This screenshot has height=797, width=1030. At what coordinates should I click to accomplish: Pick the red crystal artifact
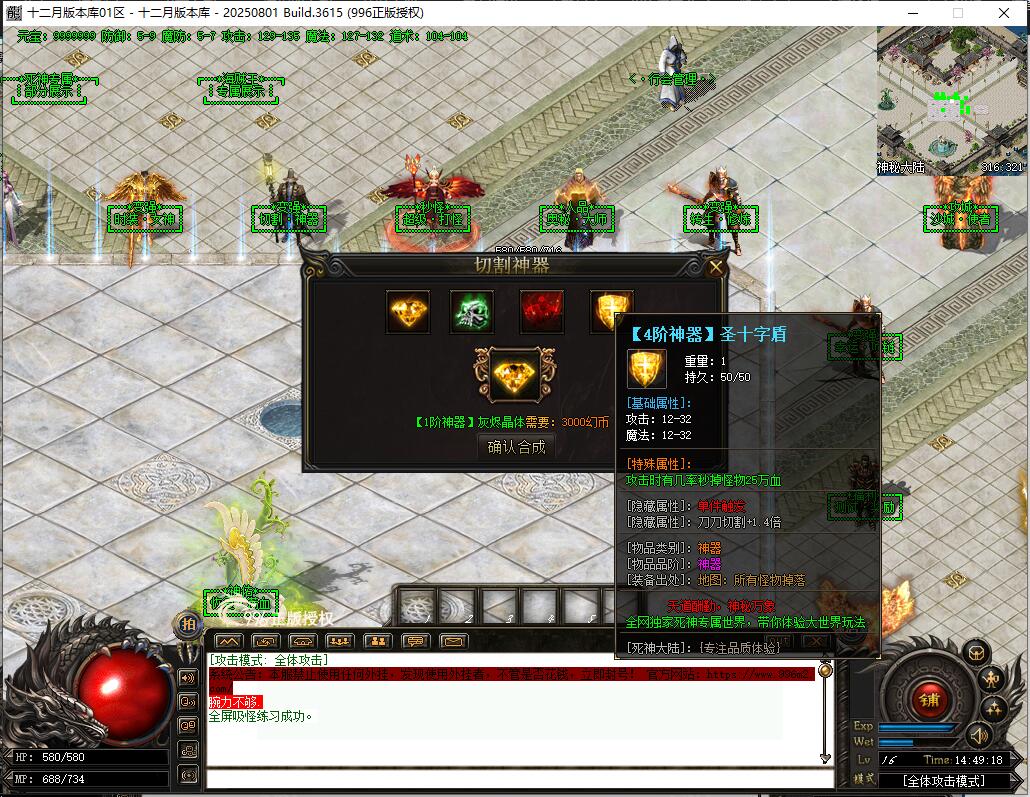541,312
